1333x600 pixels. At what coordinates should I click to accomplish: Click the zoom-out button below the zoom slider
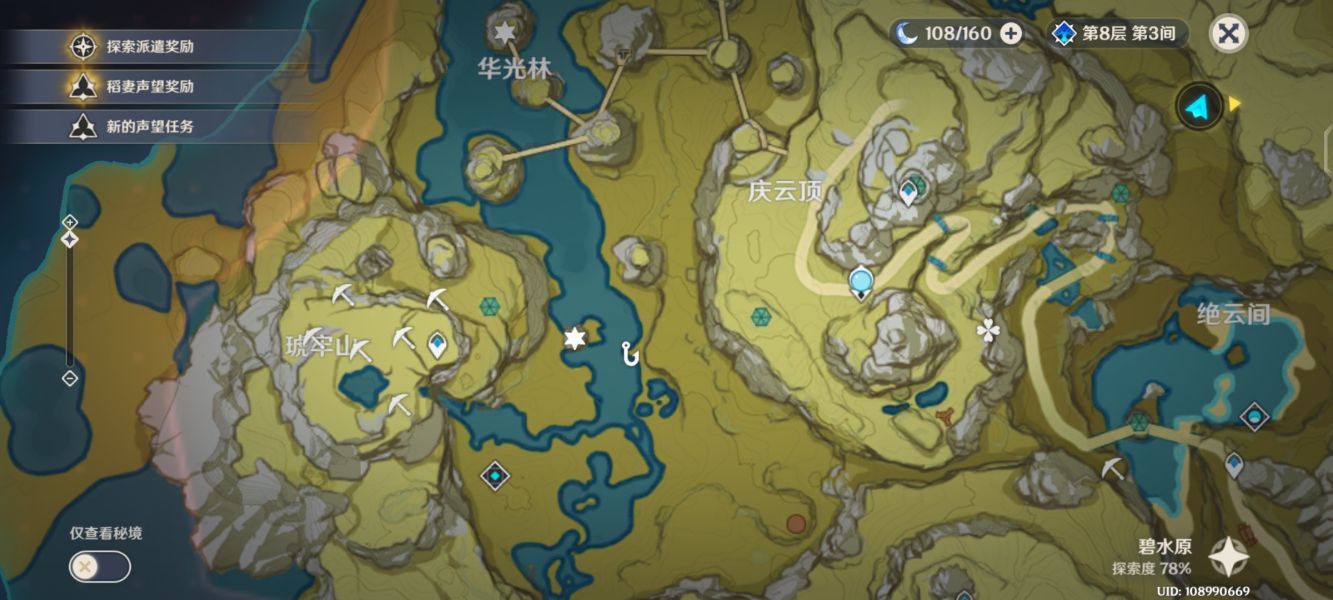[x=70, y=378]
